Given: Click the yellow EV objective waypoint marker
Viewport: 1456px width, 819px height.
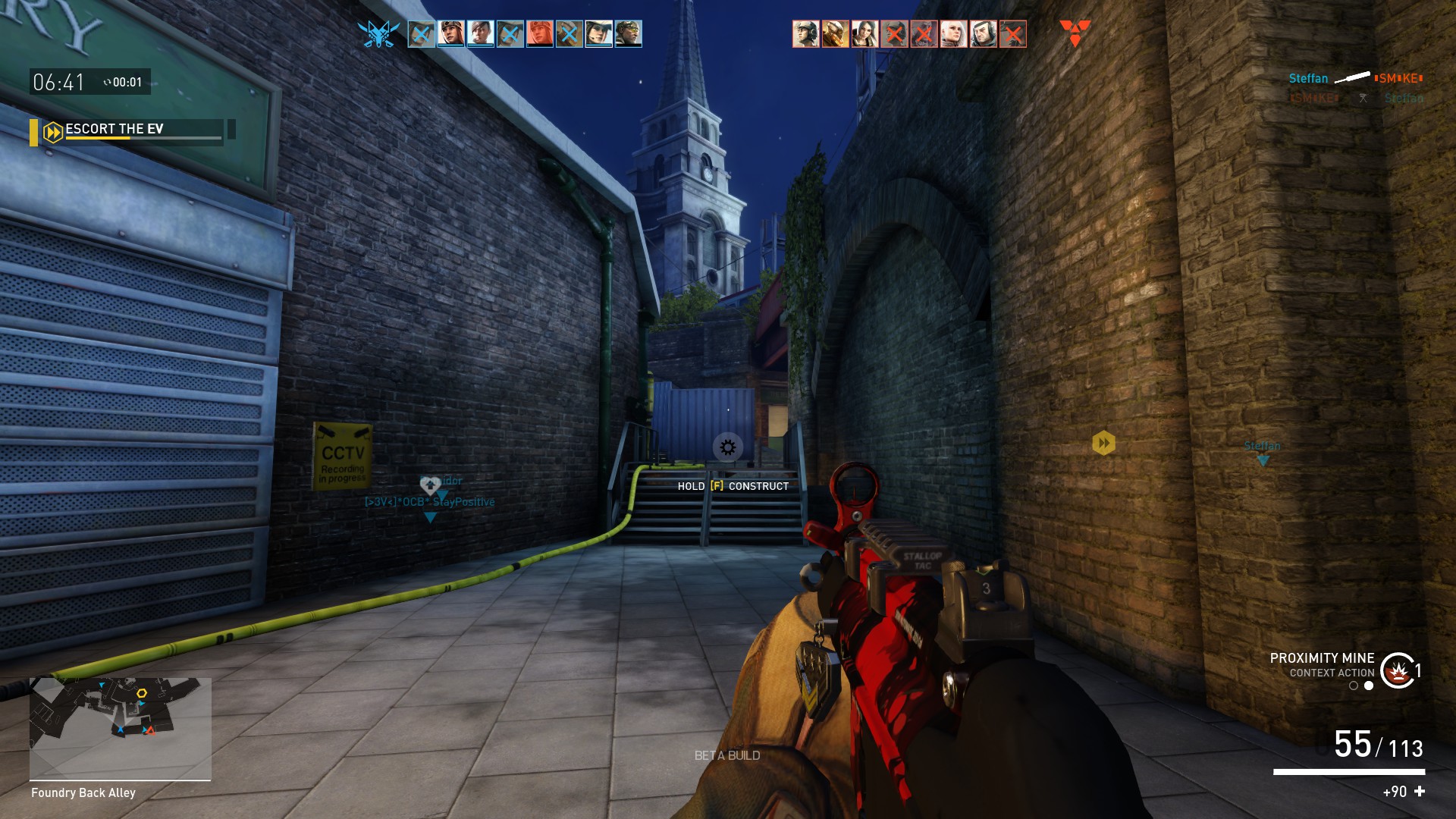Looking at the screenshot, I should click(x=1103, y=443).
